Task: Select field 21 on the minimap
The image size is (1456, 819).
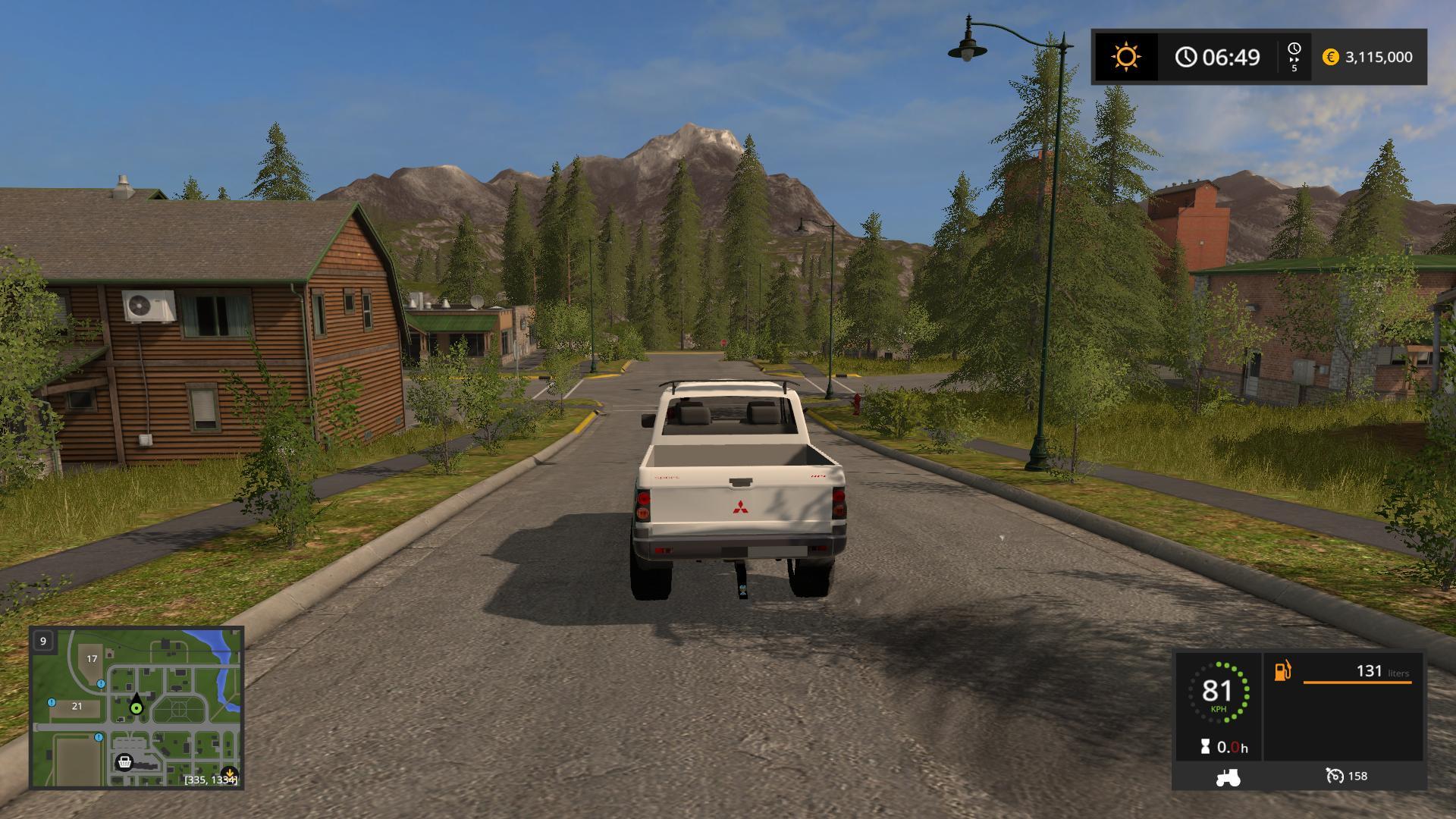Action: pyautogui.click(x=77, y=706)
